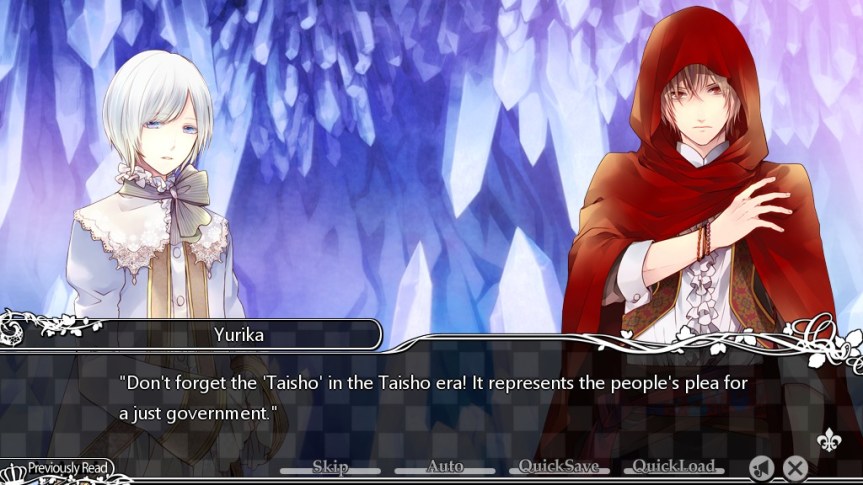Image resolution: width=863 pixels, height=485 pixels.
Task: Click the Skip button
Action: [330, 466]
